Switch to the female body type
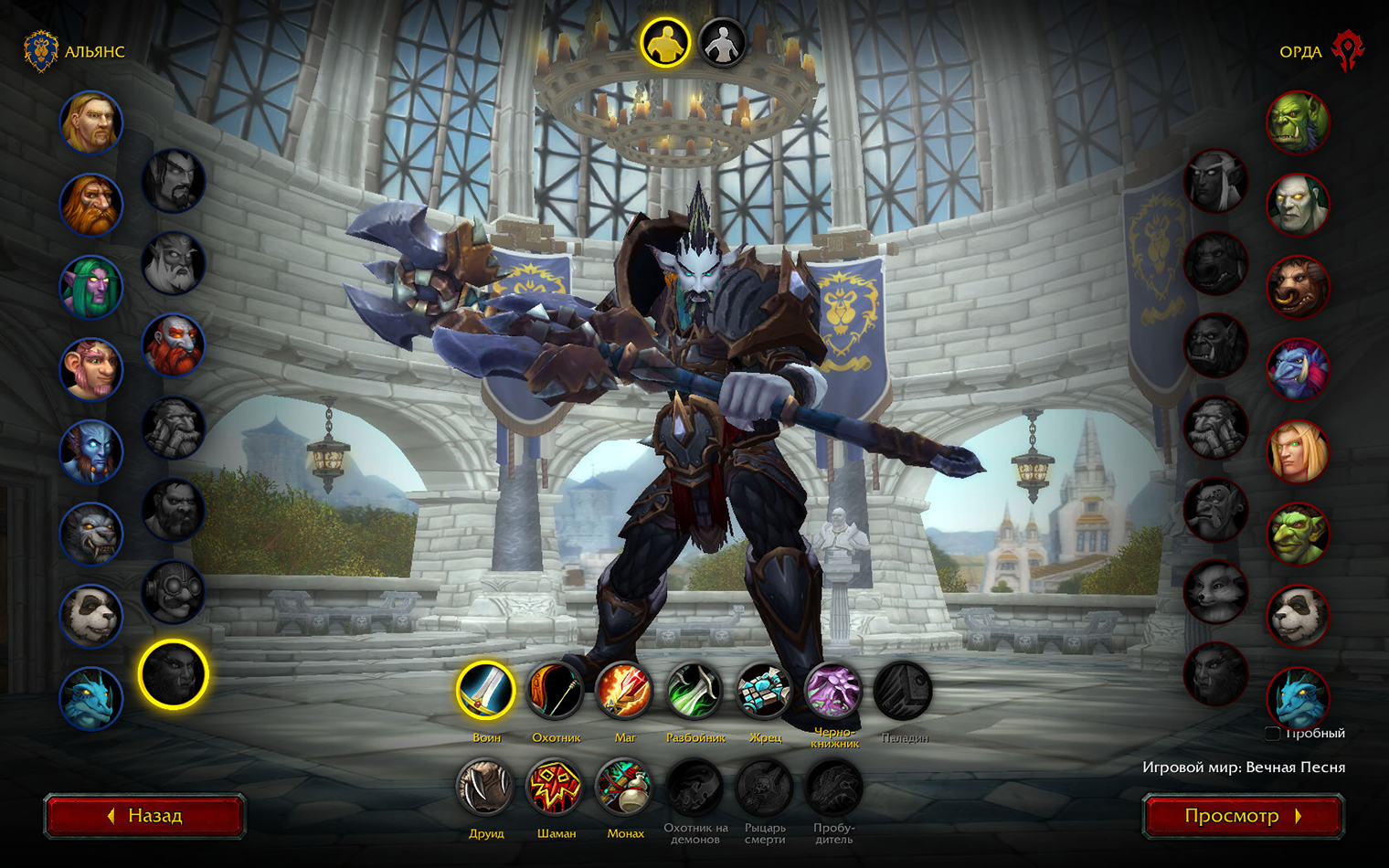 coord(722,43)
